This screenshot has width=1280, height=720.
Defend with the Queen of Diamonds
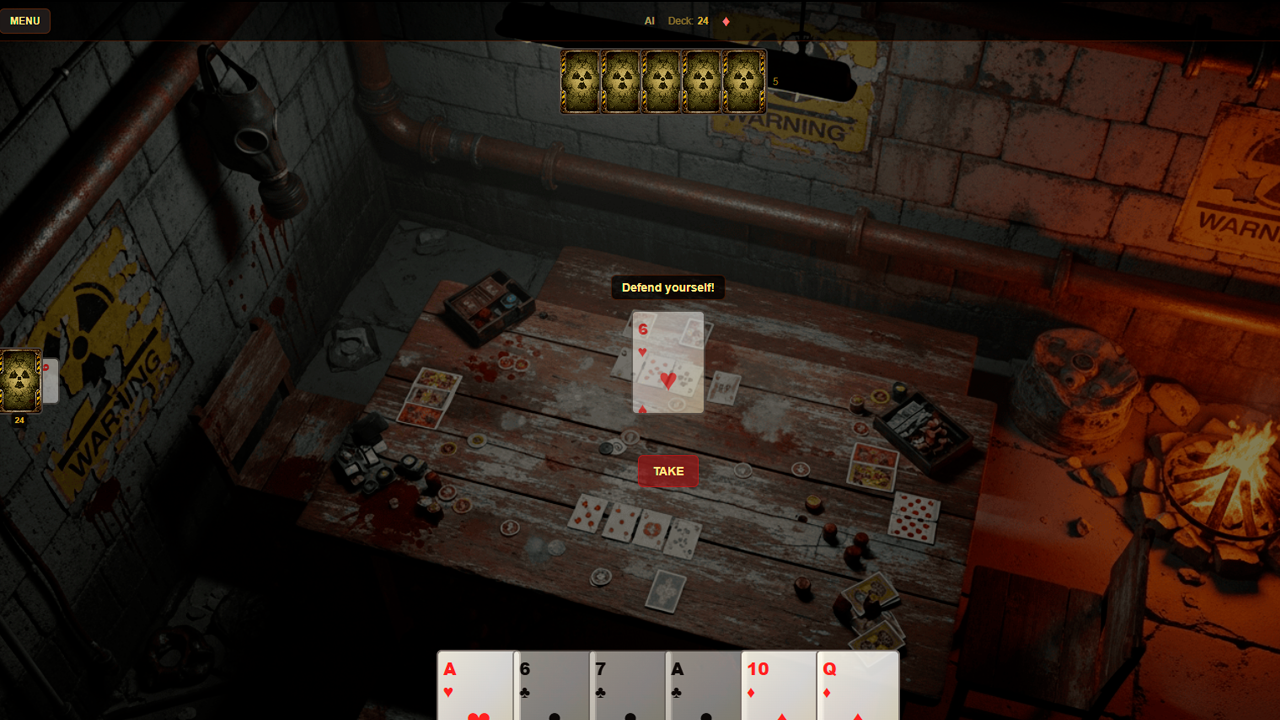tap(858, 686)
